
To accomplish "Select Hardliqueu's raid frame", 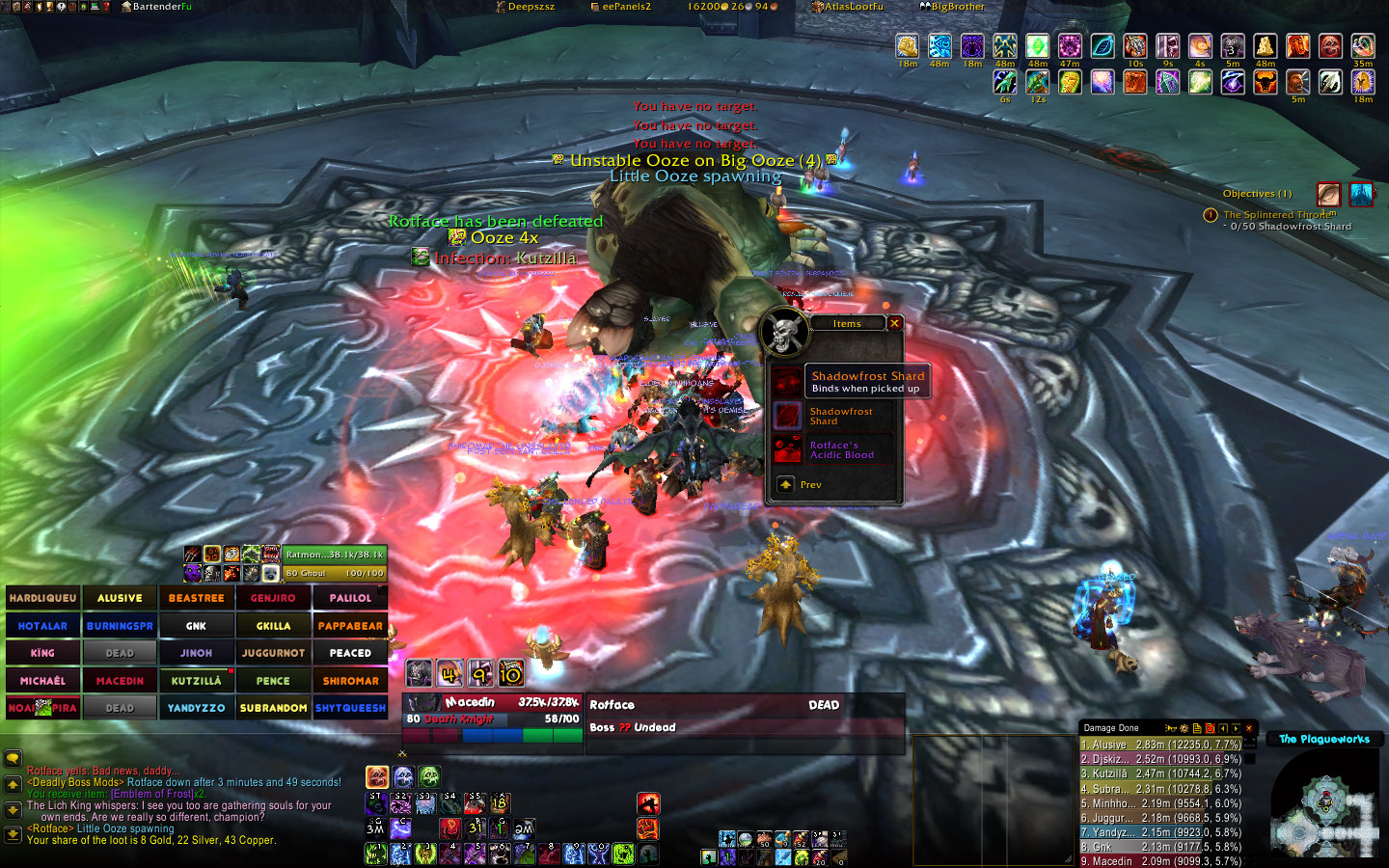I will tap(42, 598).
